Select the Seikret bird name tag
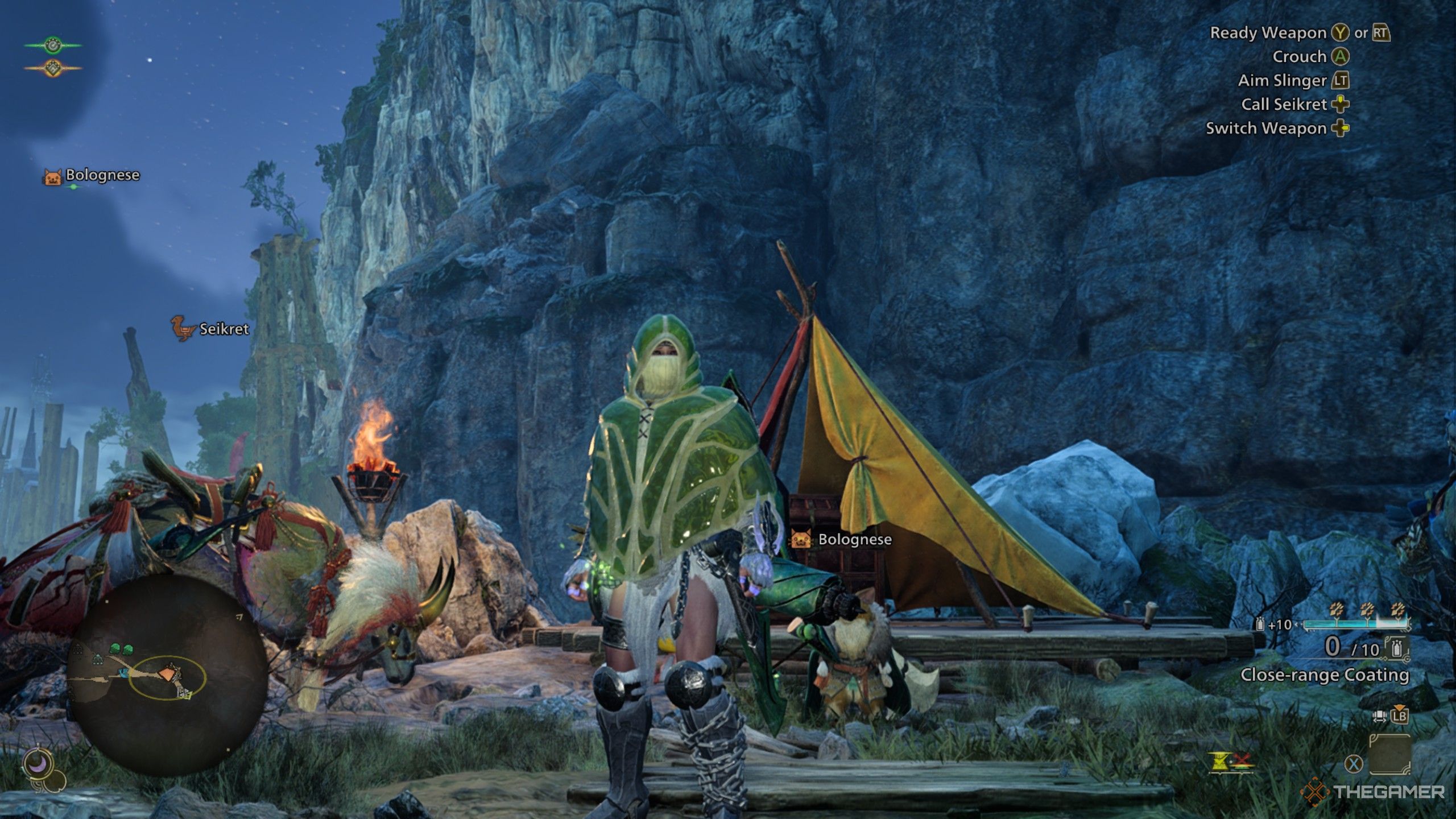 [210, 329]
